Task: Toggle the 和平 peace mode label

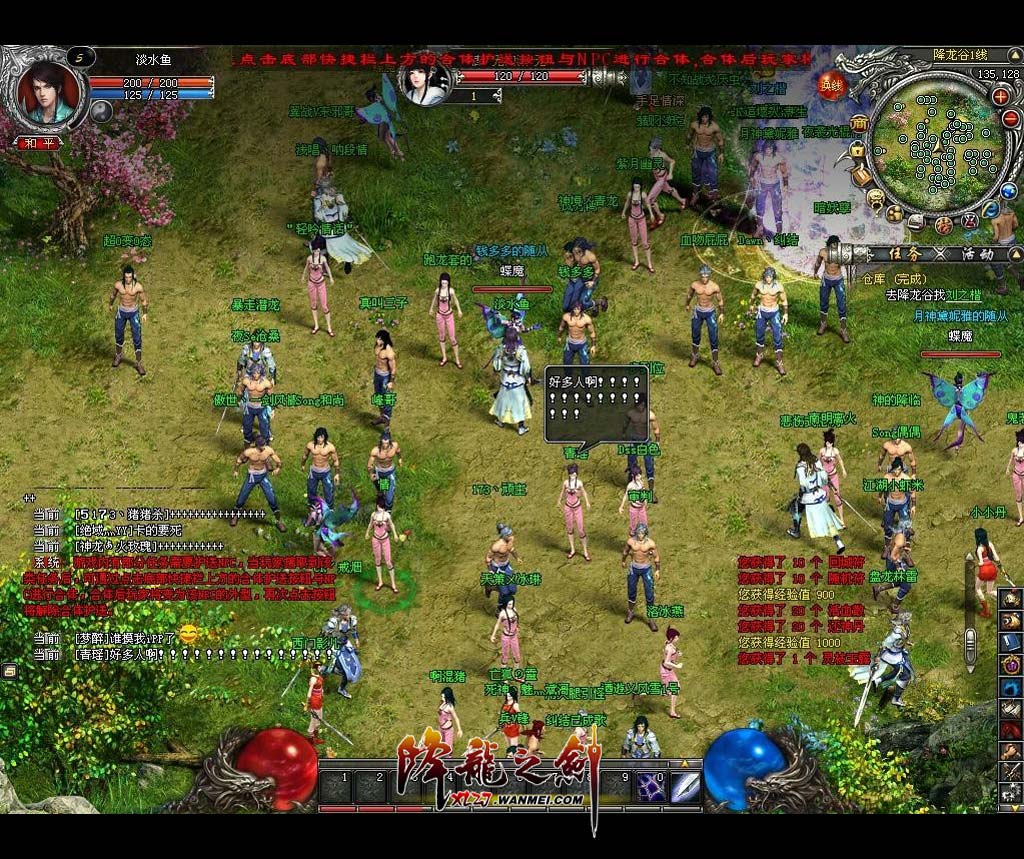Action: click(x=38, y=143)
